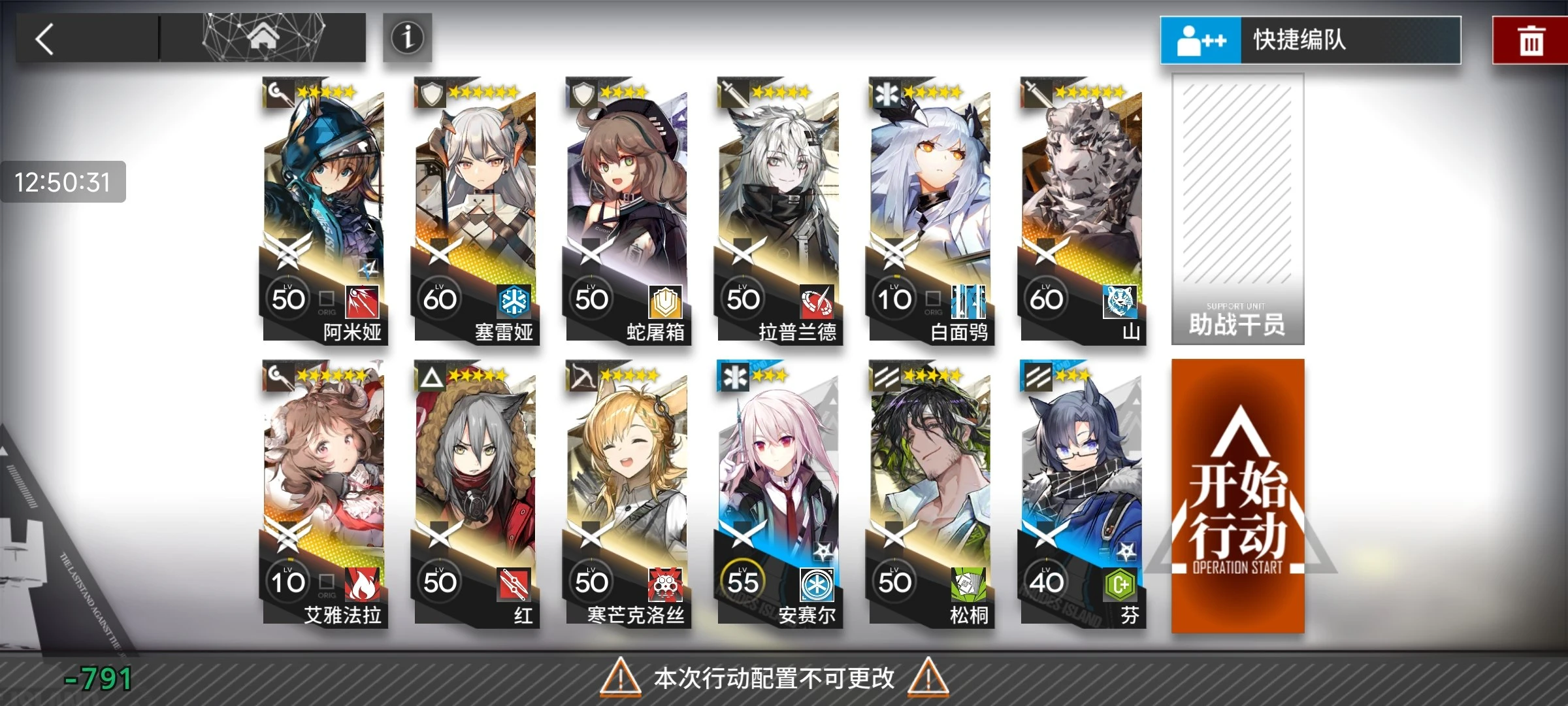Select the 芬 operator card
Image resolution: width=1568 pixels, height=706 pixels.
pos(1082,494)
